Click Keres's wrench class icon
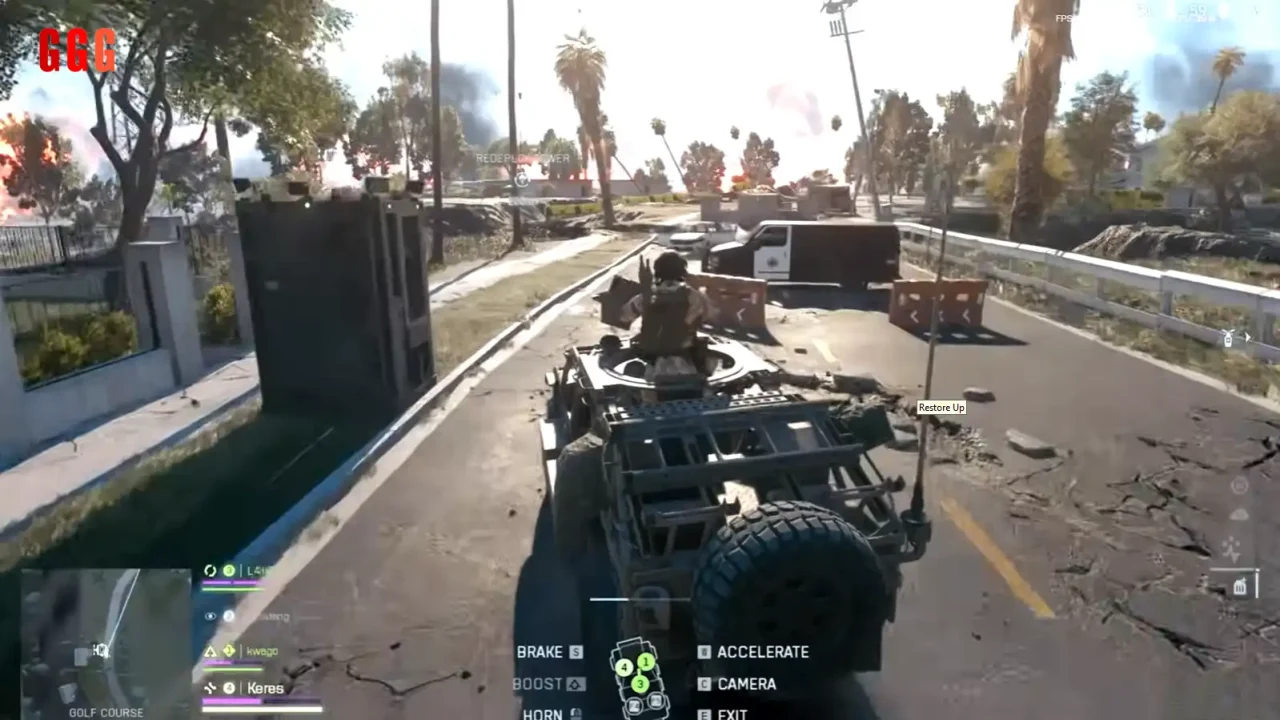The image size is (1280, 720). (210, 687)
